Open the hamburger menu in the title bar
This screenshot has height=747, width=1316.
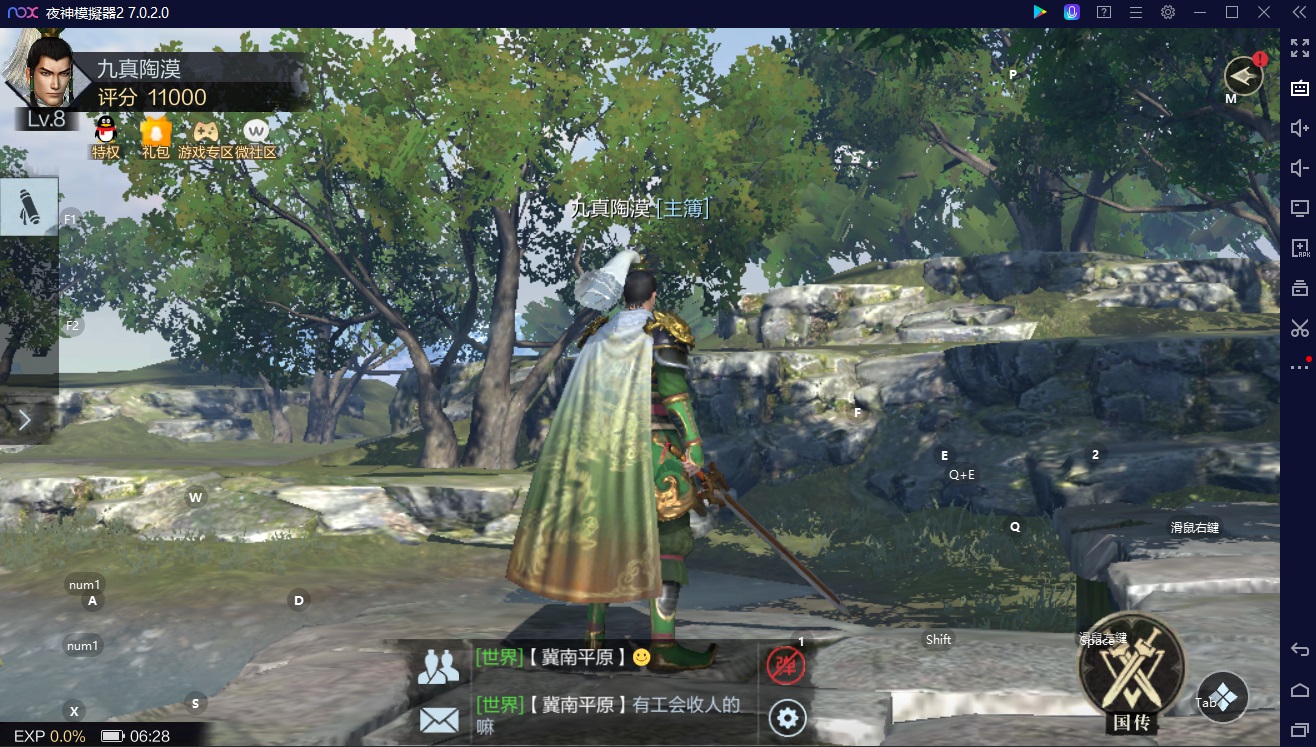(1135, 12)
